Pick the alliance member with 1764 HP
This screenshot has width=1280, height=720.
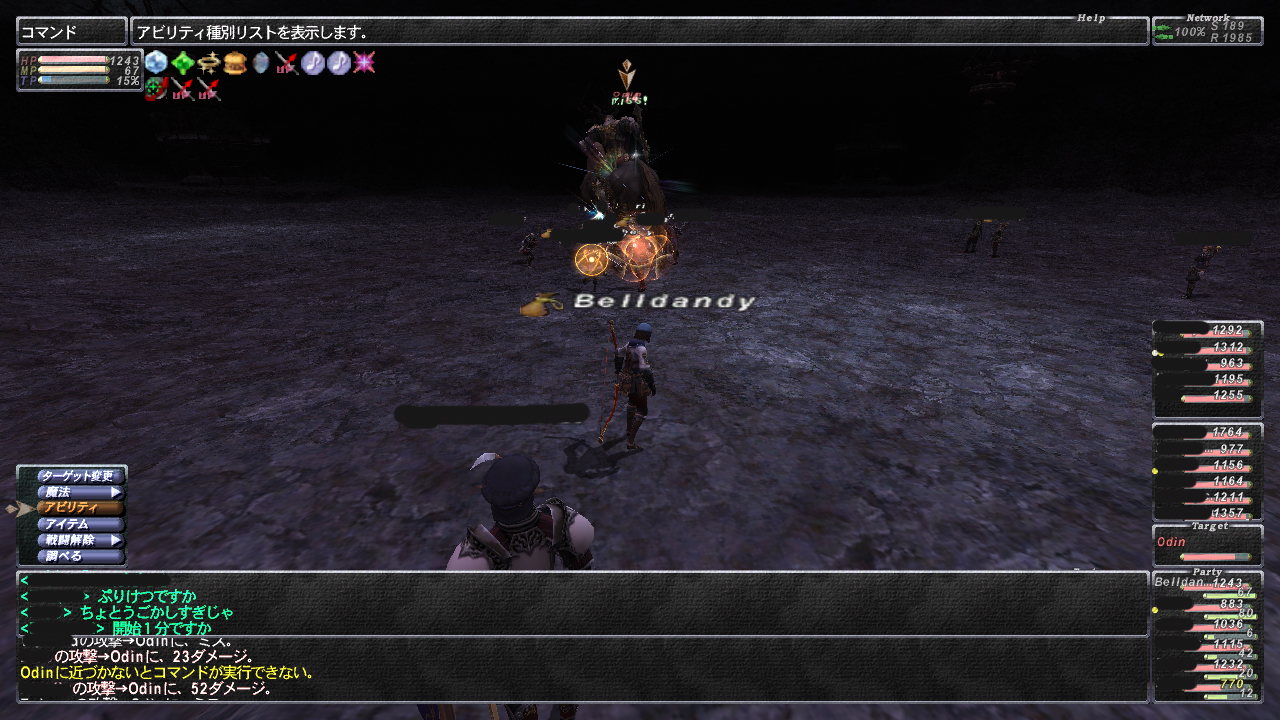[1207, 434]
